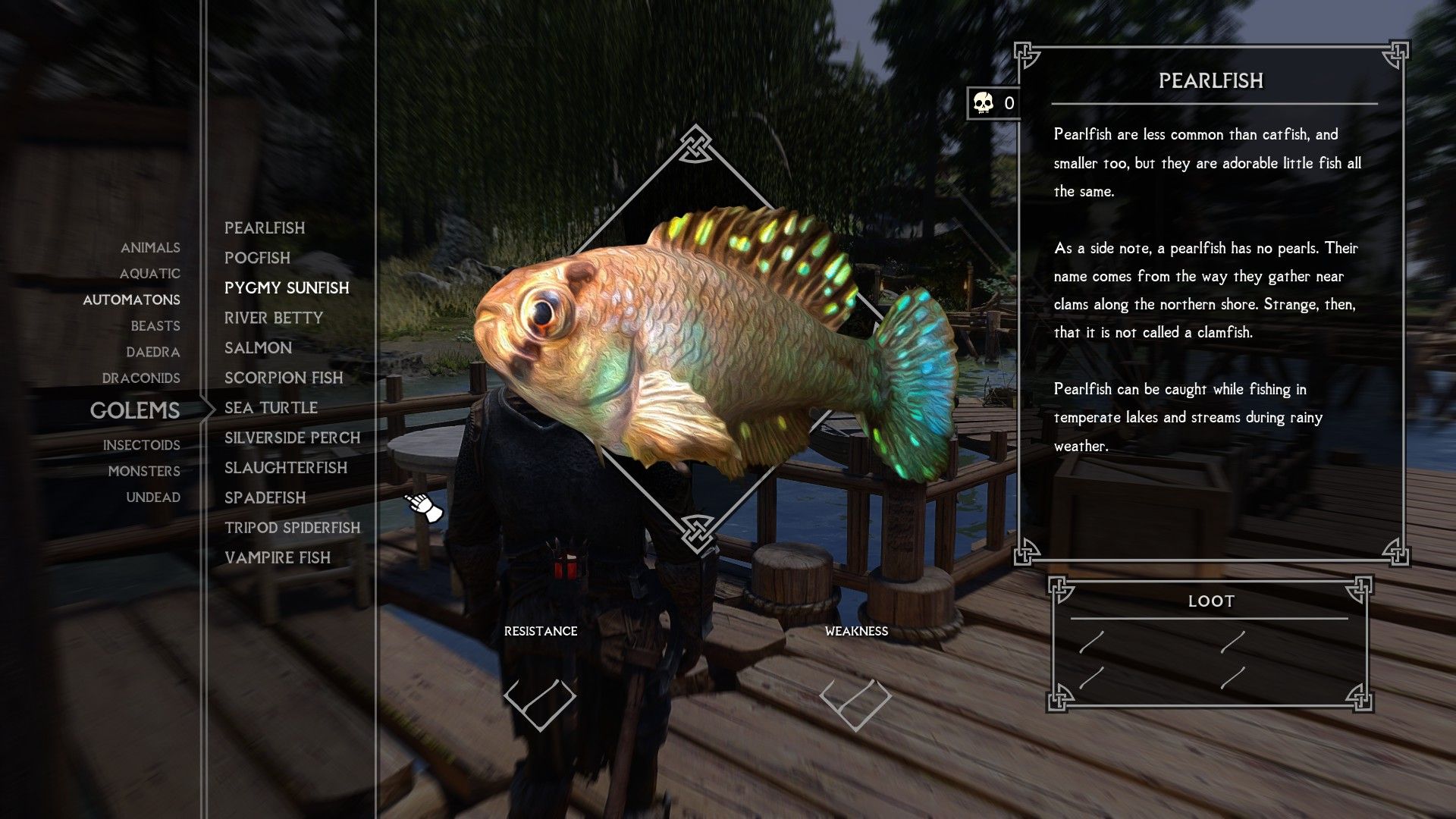Image resolution: width=1456 pixels, height=819 pixels.
Task: Switch to the Aquatic category
Action: click(151, 274)
